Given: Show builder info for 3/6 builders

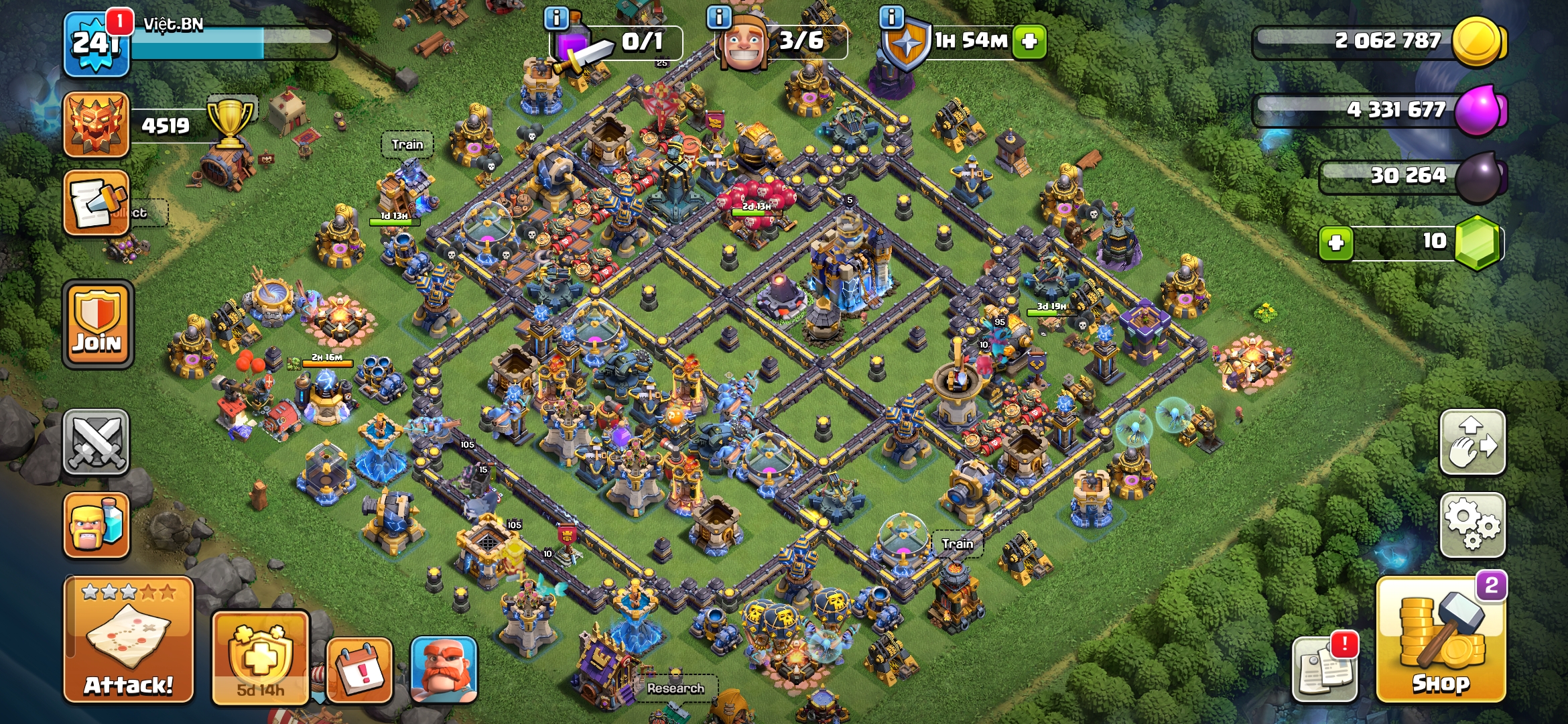Looking at the screenshot, I should click(720, 17).
